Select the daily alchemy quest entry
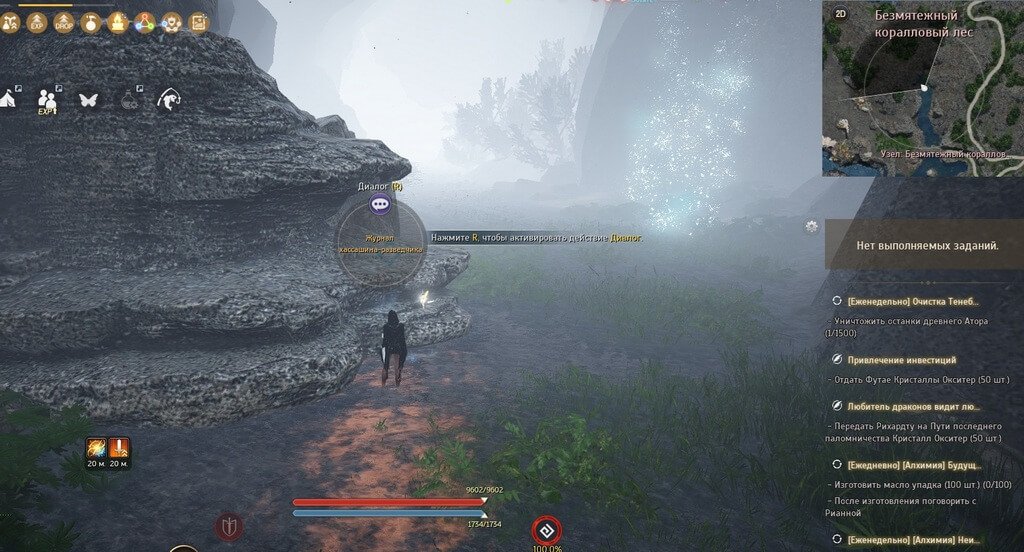The height and width of the screenshot is (552, 1024). (x=913, y=465)
